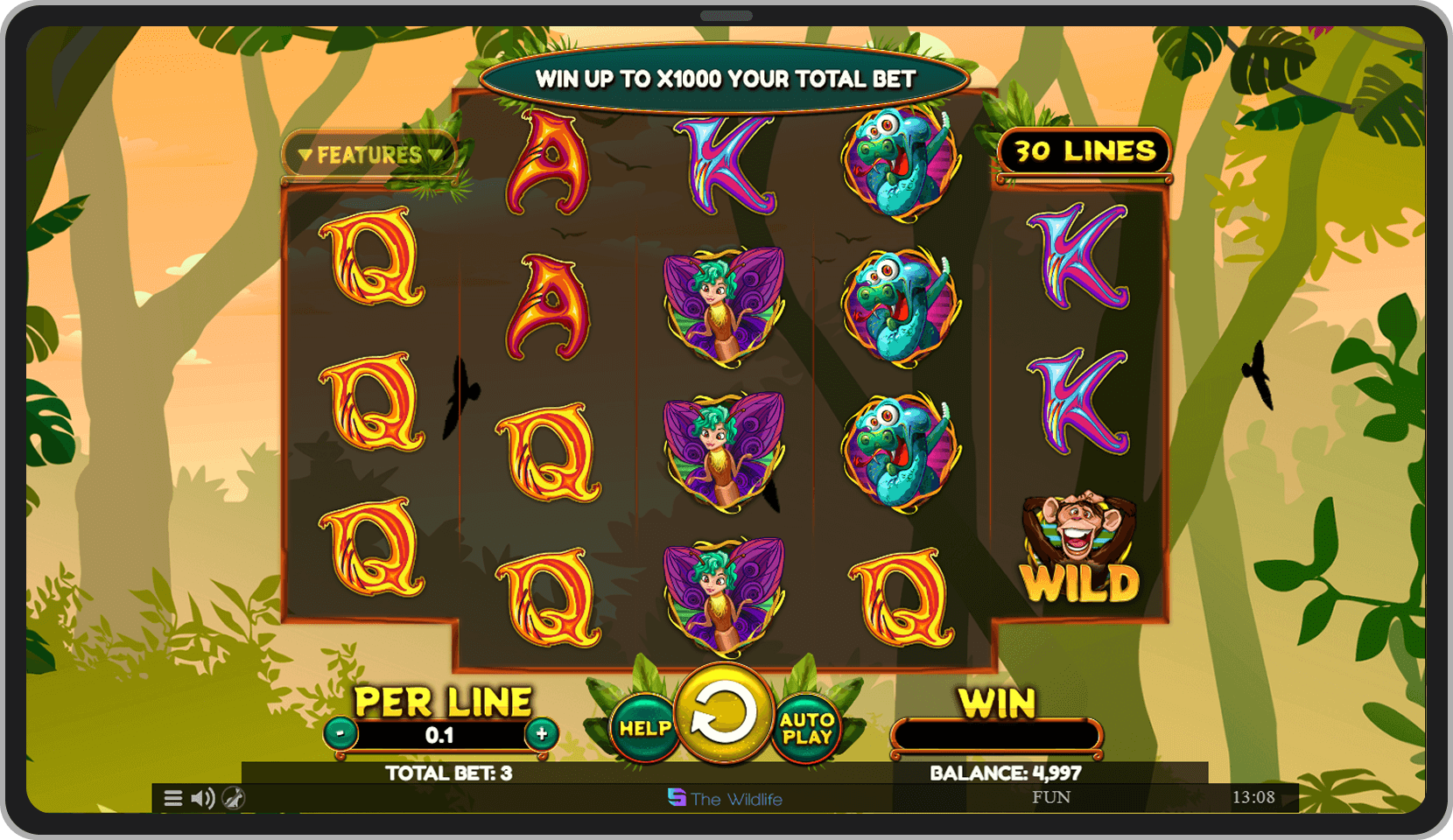
Task: Mute the game sound via the speaker icon
Action: coord(203,797)
